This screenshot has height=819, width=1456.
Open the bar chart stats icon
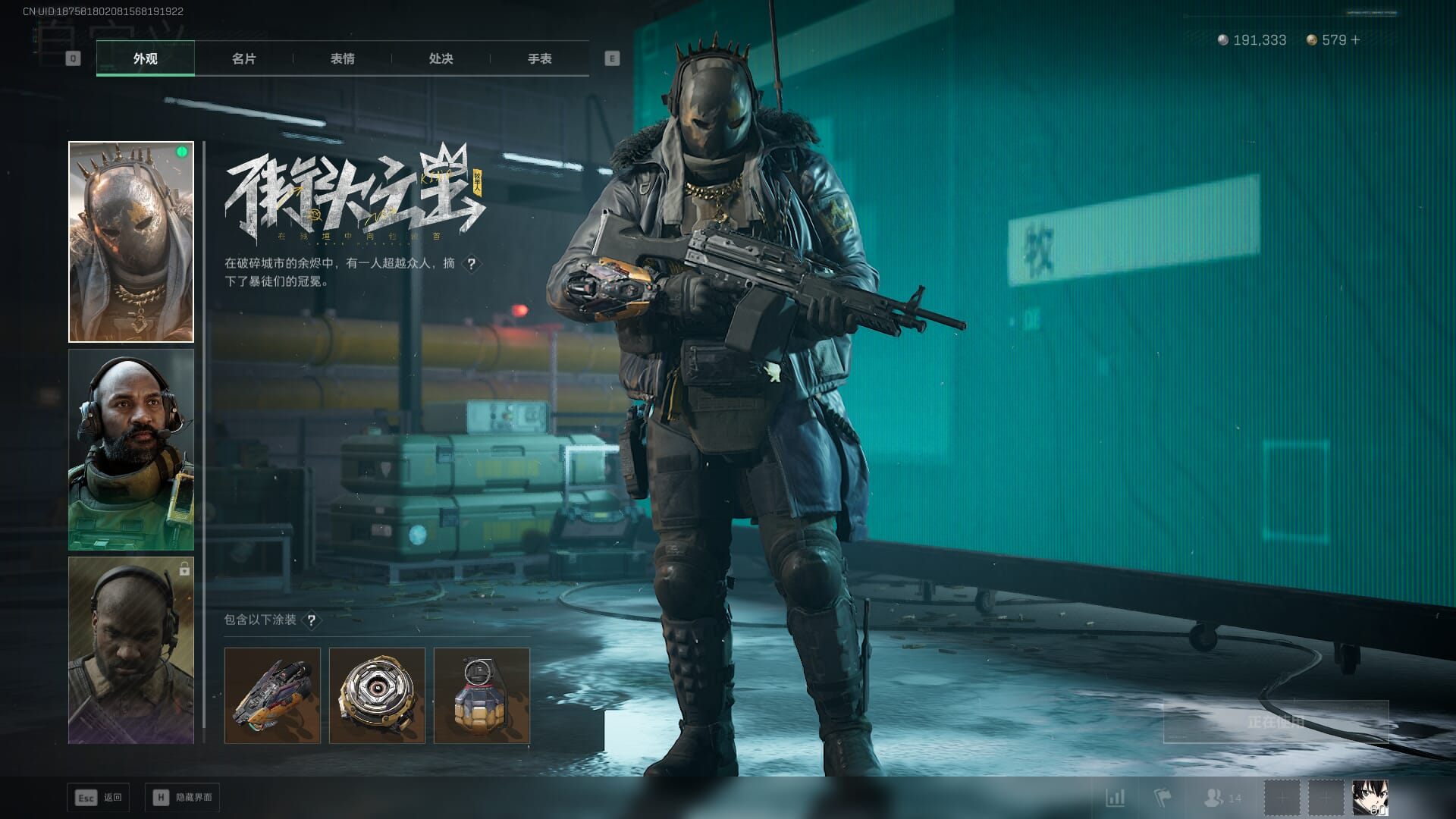[x=1116, y=798]
